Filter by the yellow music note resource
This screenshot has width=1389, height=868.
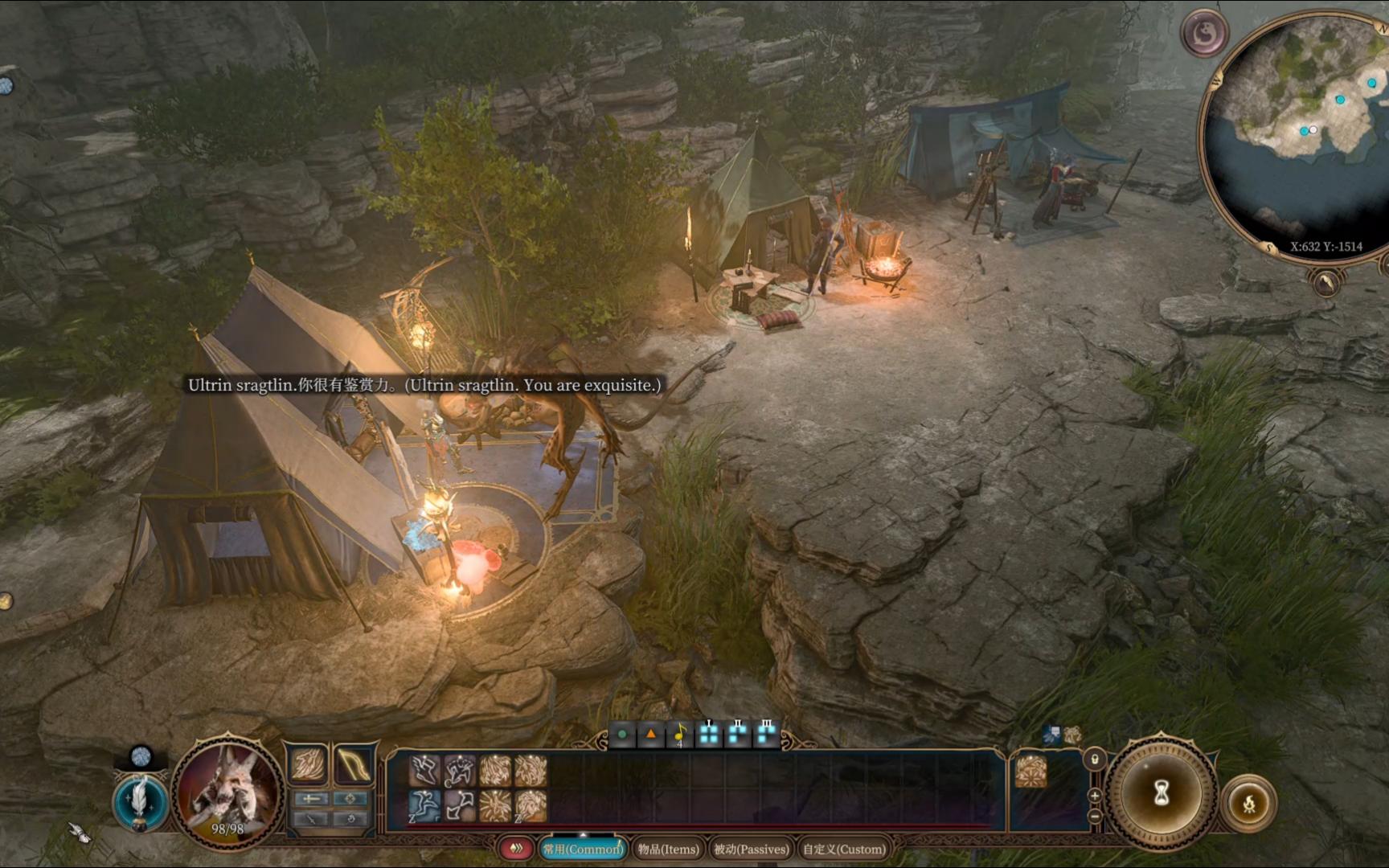point(680,734)
